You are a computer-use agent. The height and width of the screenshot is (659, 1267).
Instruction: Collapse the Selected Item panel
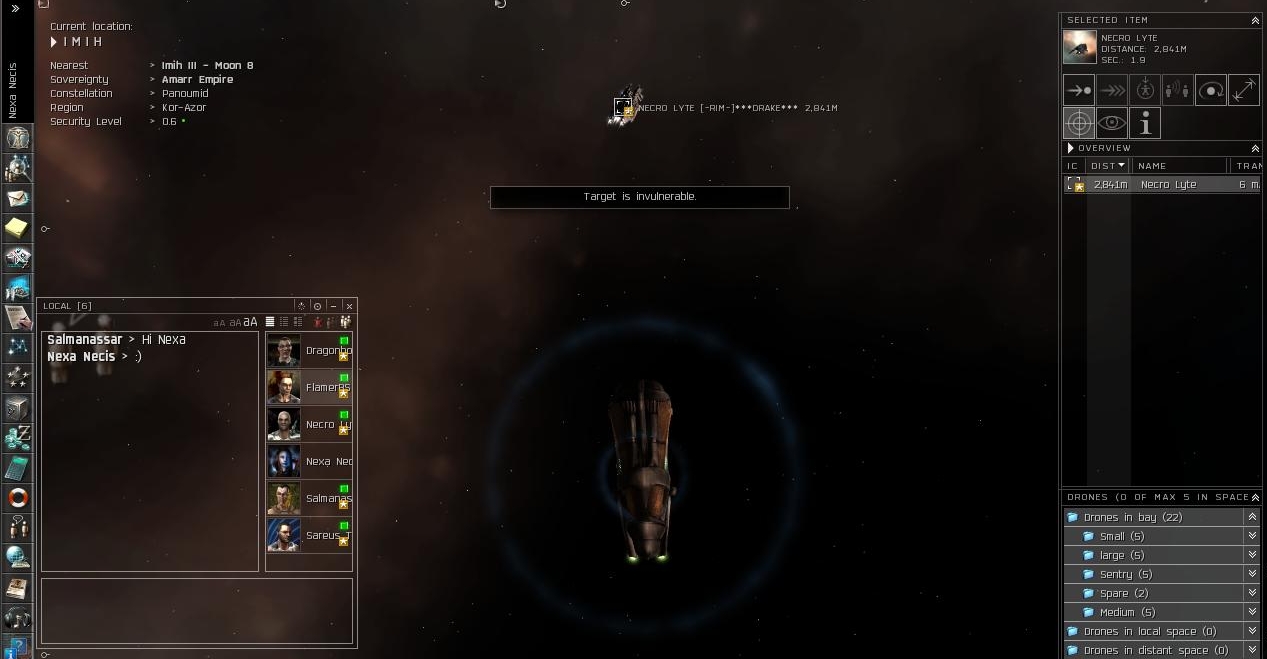(x=1255, y=20)
